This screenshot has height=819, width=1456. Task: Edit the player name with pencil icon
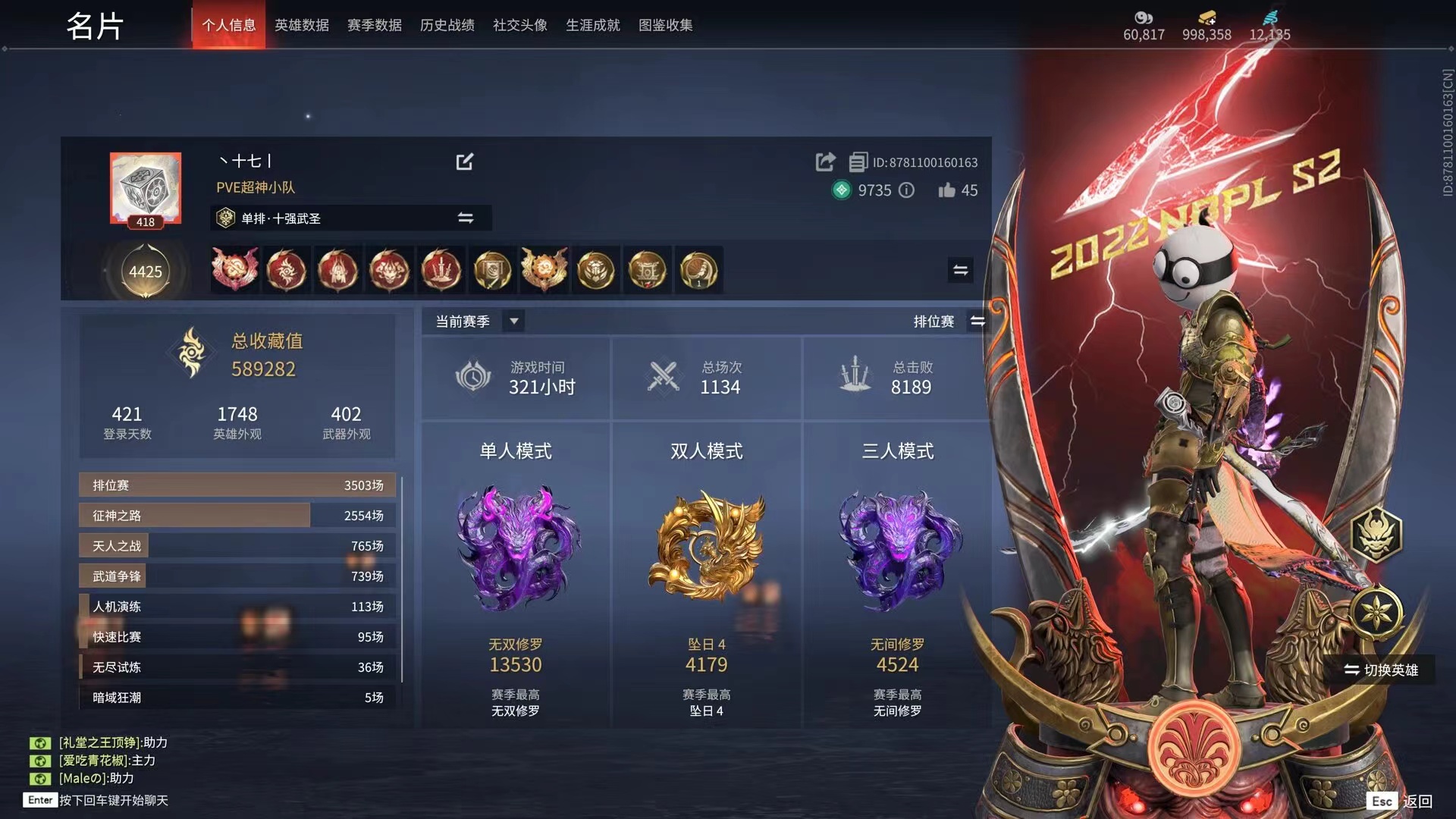click(x=464, y=162)
